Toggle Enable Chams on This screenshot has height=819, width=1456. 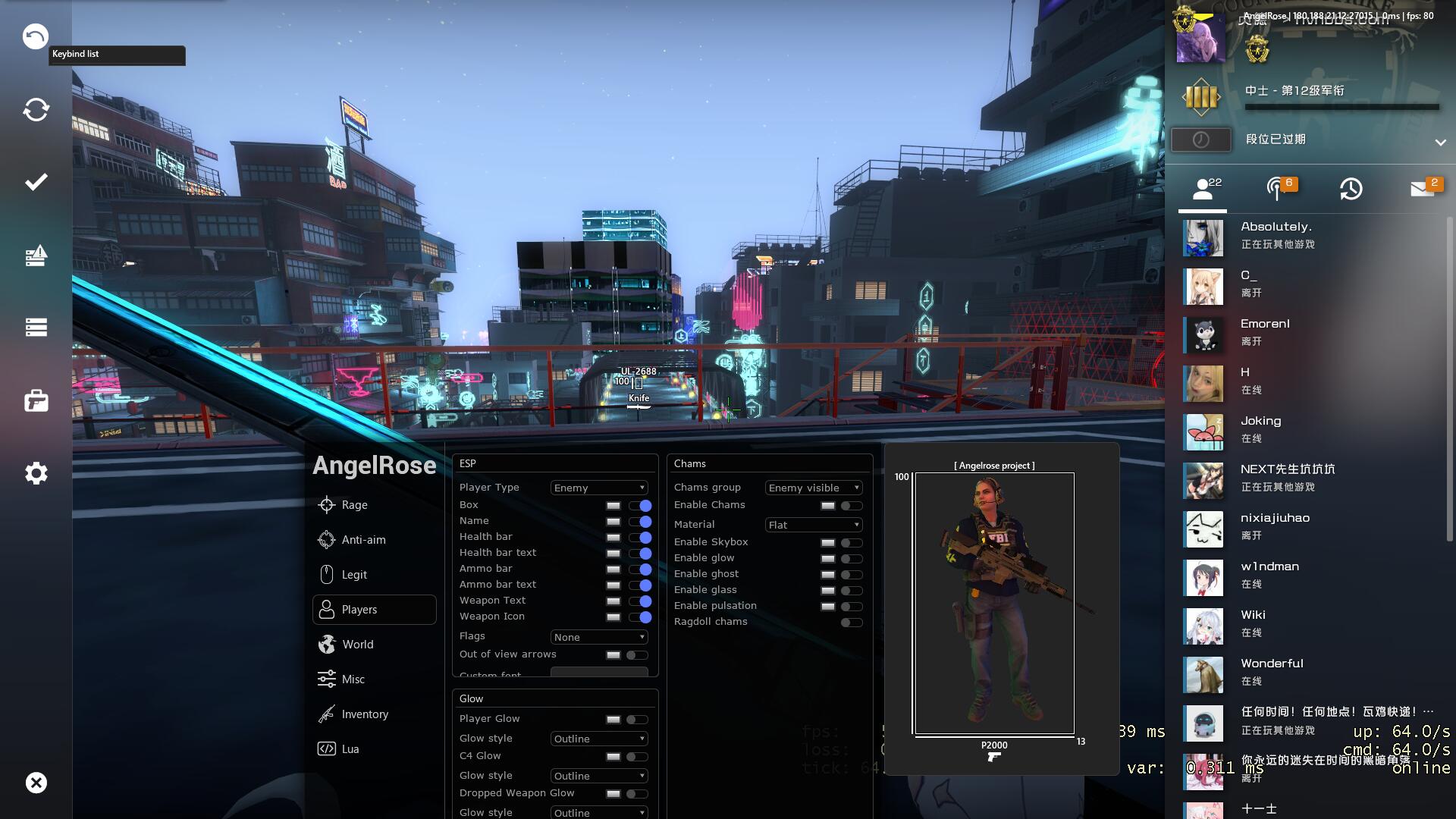tap(852, 506)
